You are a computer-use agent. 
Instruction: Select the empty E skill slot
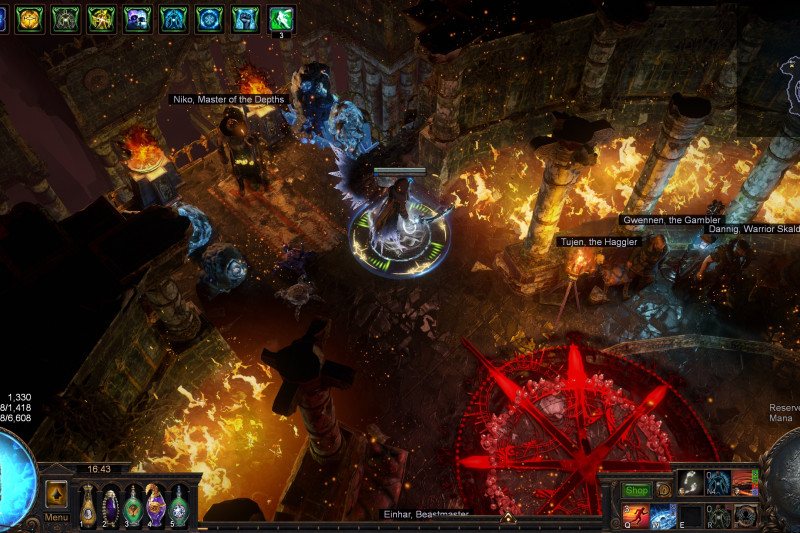pos(691,516)
